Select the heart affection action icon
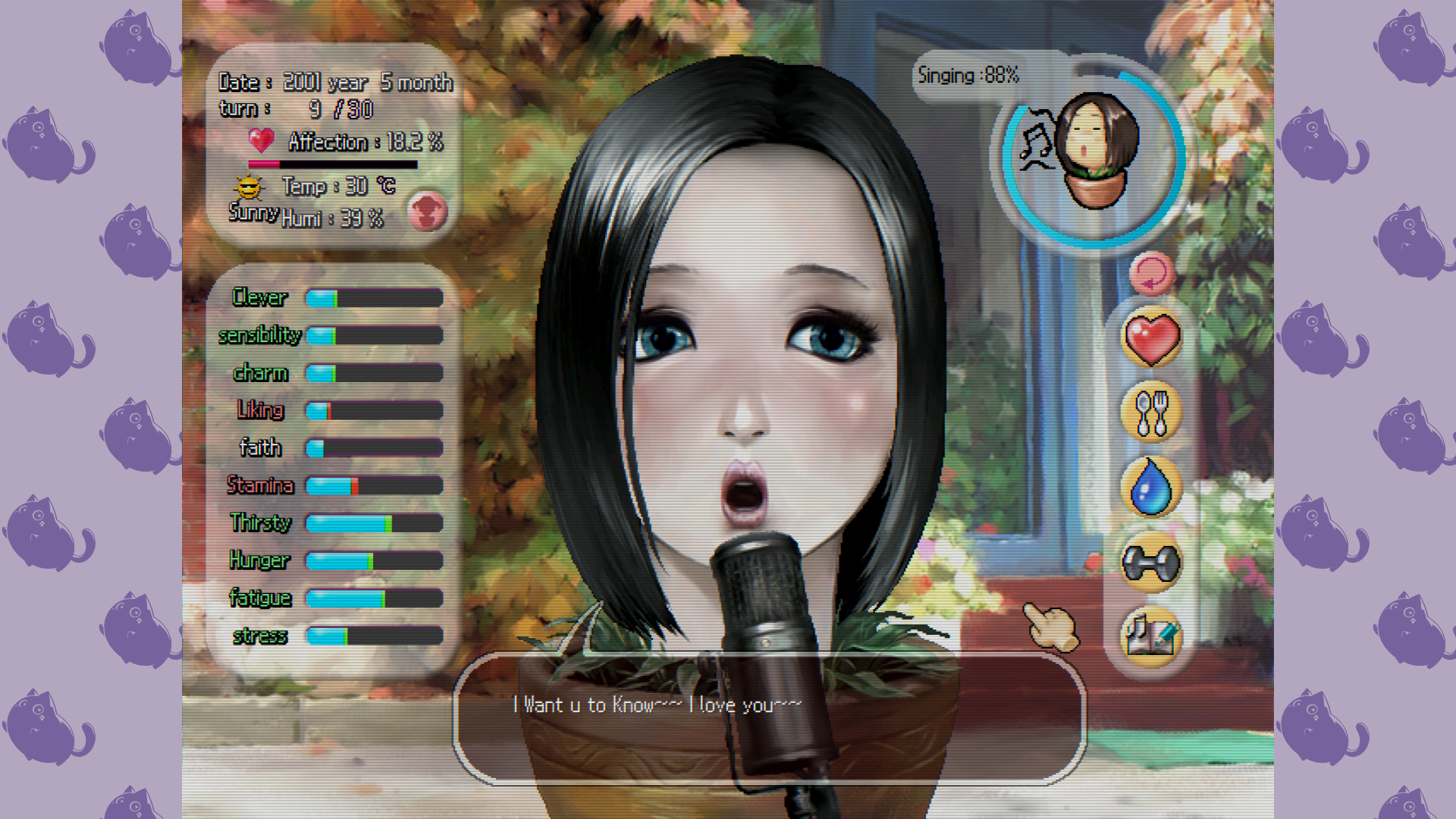 (x=1150, y=338)
